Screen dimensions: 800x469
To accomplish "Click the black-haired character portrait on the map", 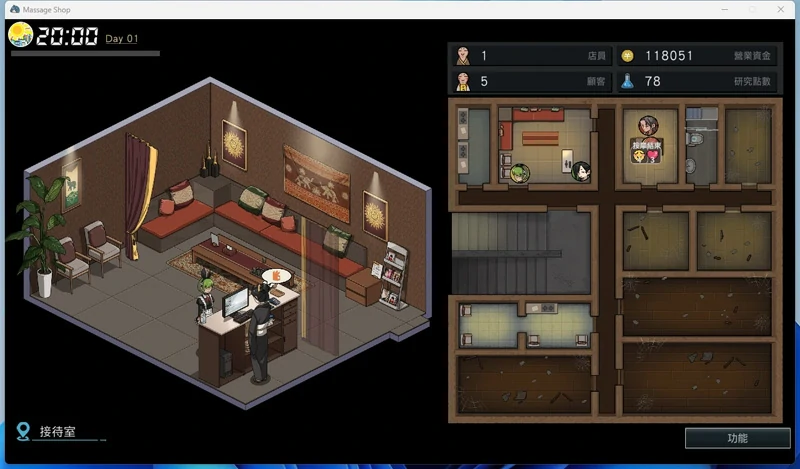I will point(580,172).
